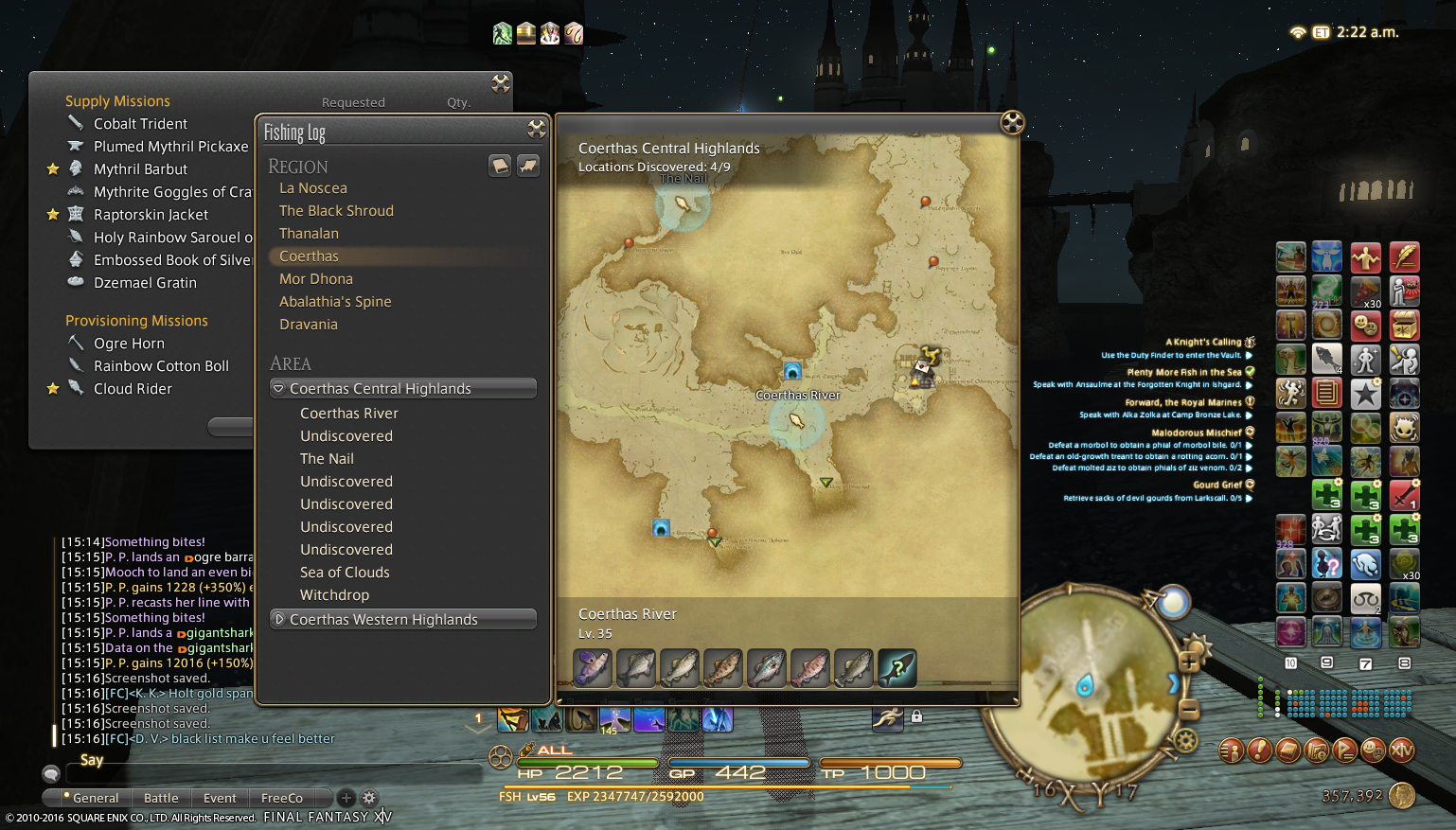Choose The Black Shroud region

(336, 211)
